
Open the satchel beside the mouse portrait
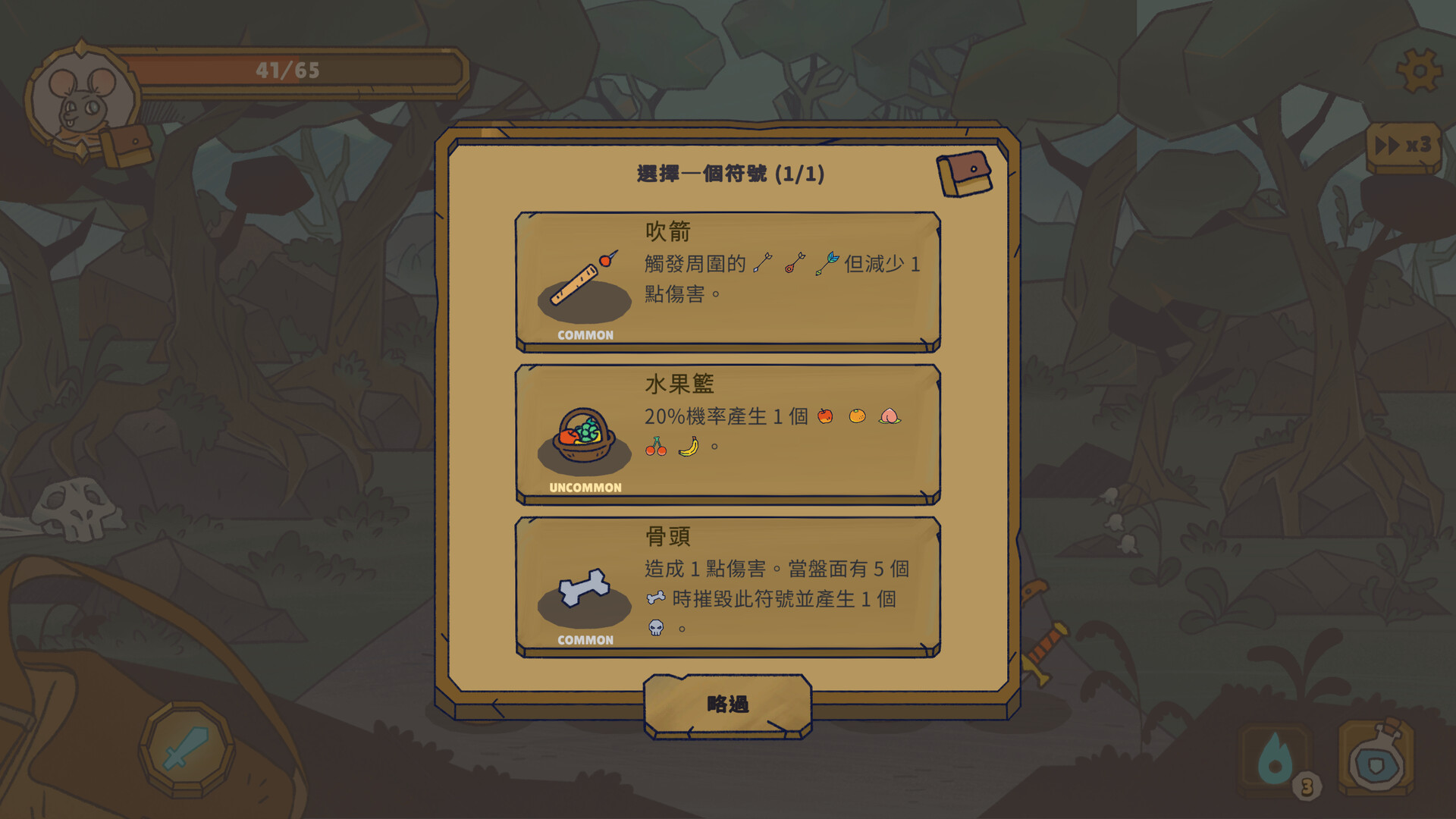coord(127,145)
